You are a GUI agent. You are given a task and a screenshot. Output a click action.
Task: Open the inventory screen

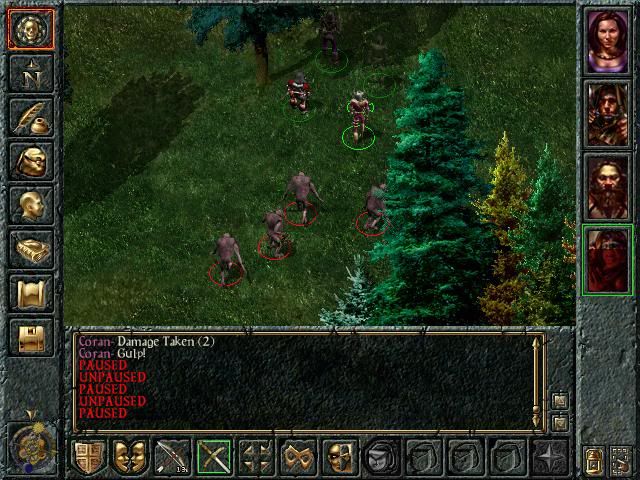(30, 162)
